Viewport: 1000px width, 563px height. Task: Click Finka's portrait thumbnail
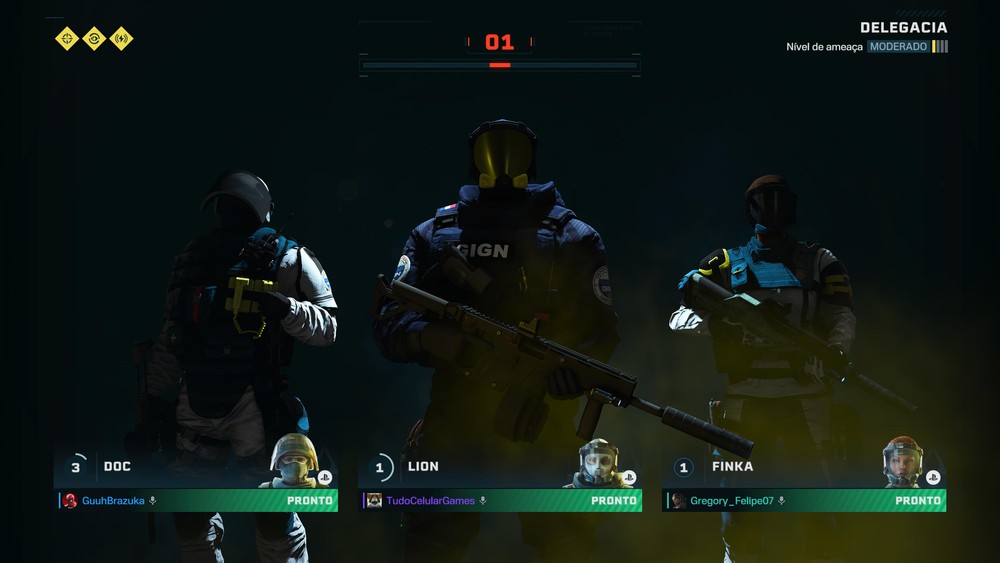[x=901, y=461]
